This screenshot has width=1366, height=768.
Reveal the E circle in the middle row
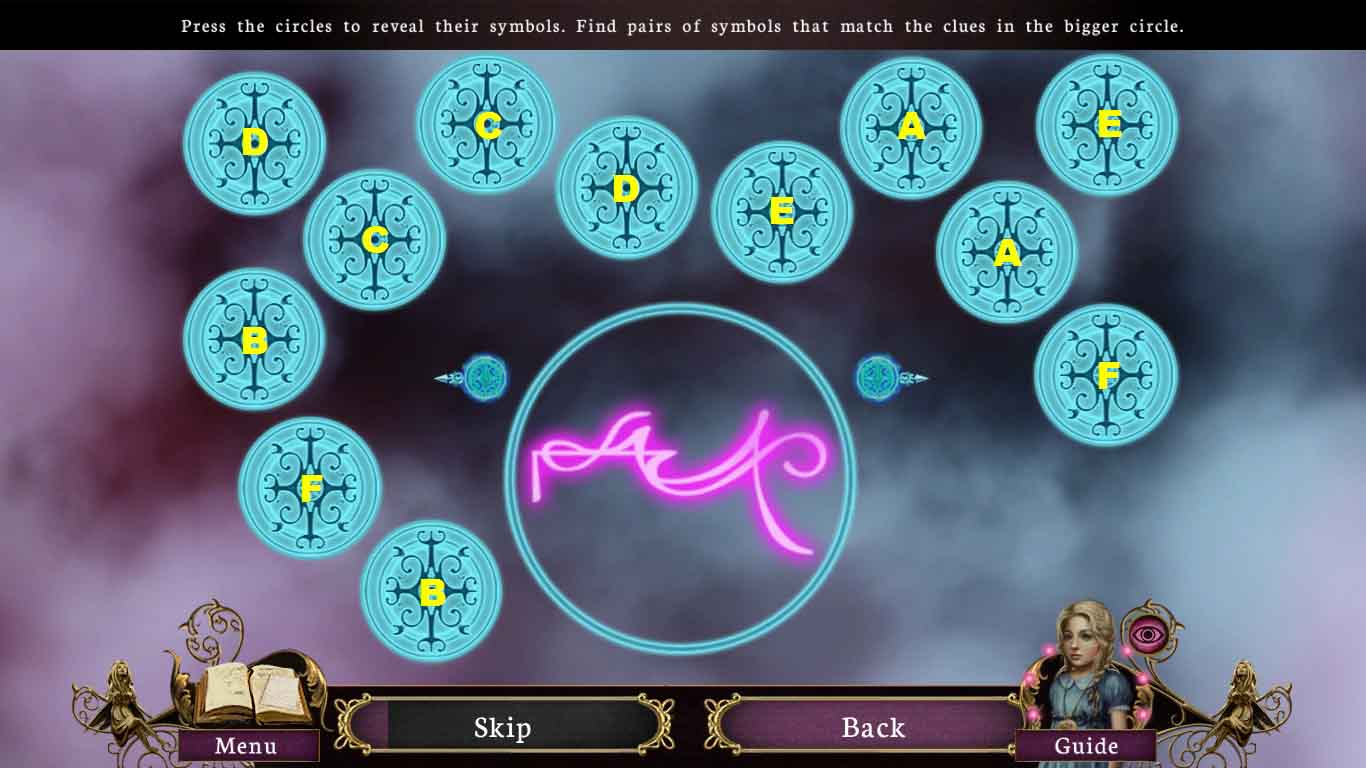tap(780, 210)
